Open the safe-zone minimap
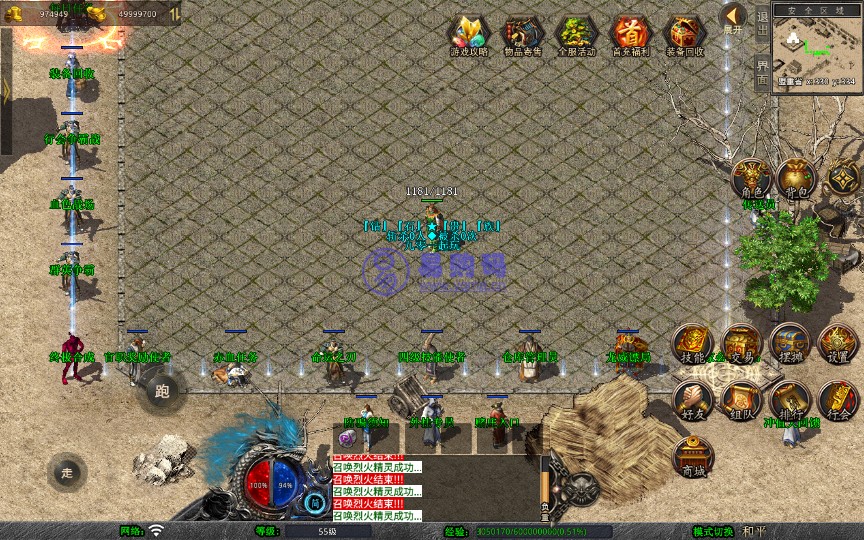 (x=817, y=47)
